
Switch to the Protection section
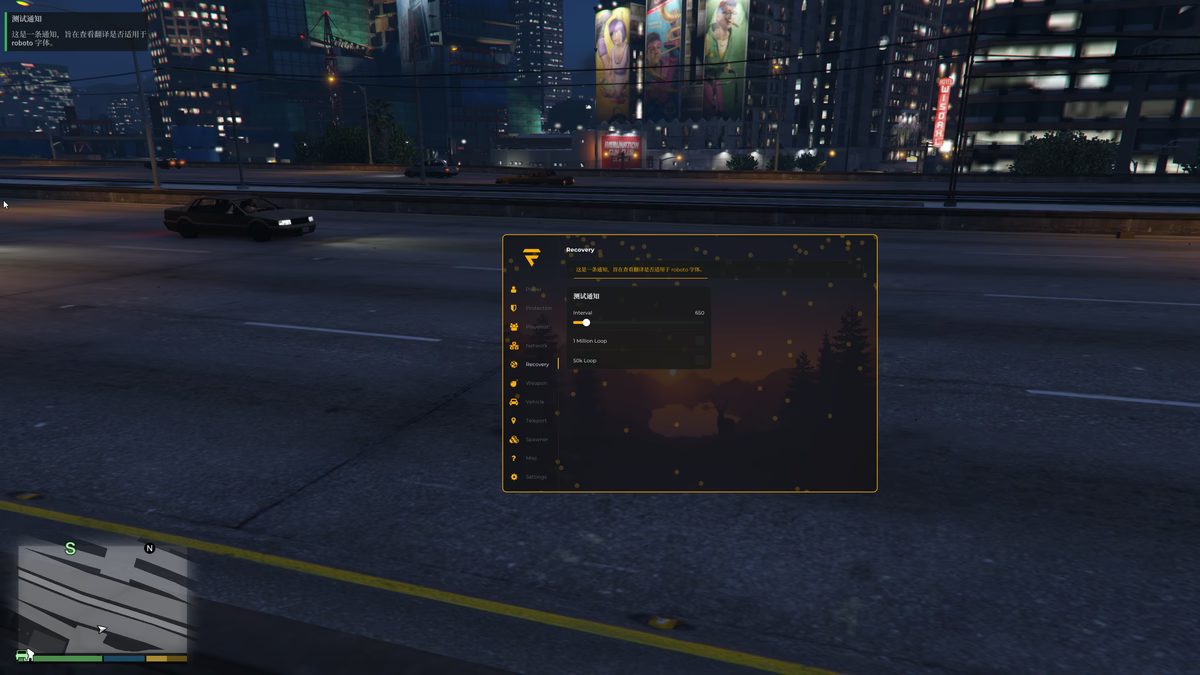537,308
